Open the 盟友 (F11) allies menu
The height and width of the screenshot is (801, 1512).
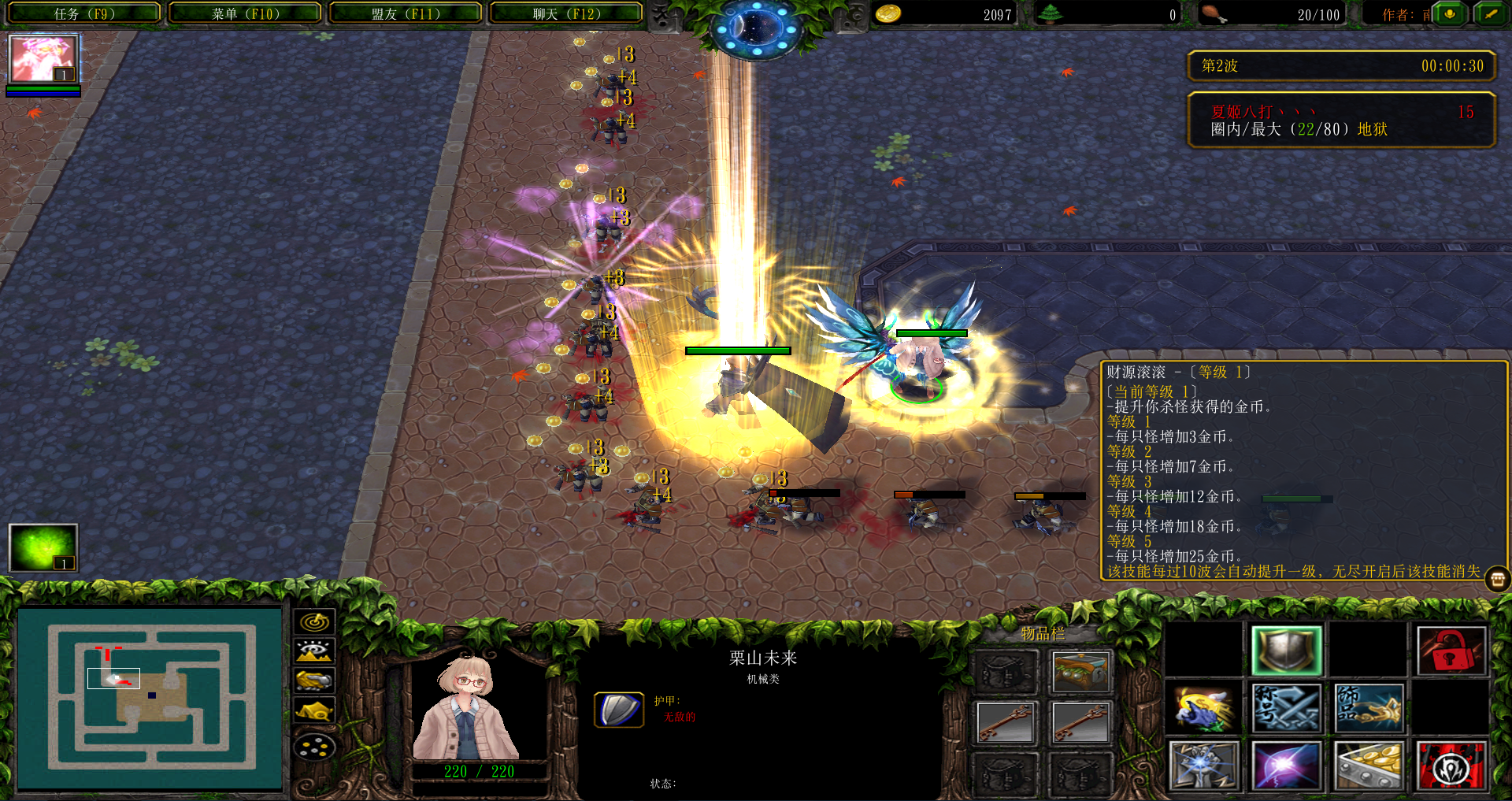tap(406, 13)
